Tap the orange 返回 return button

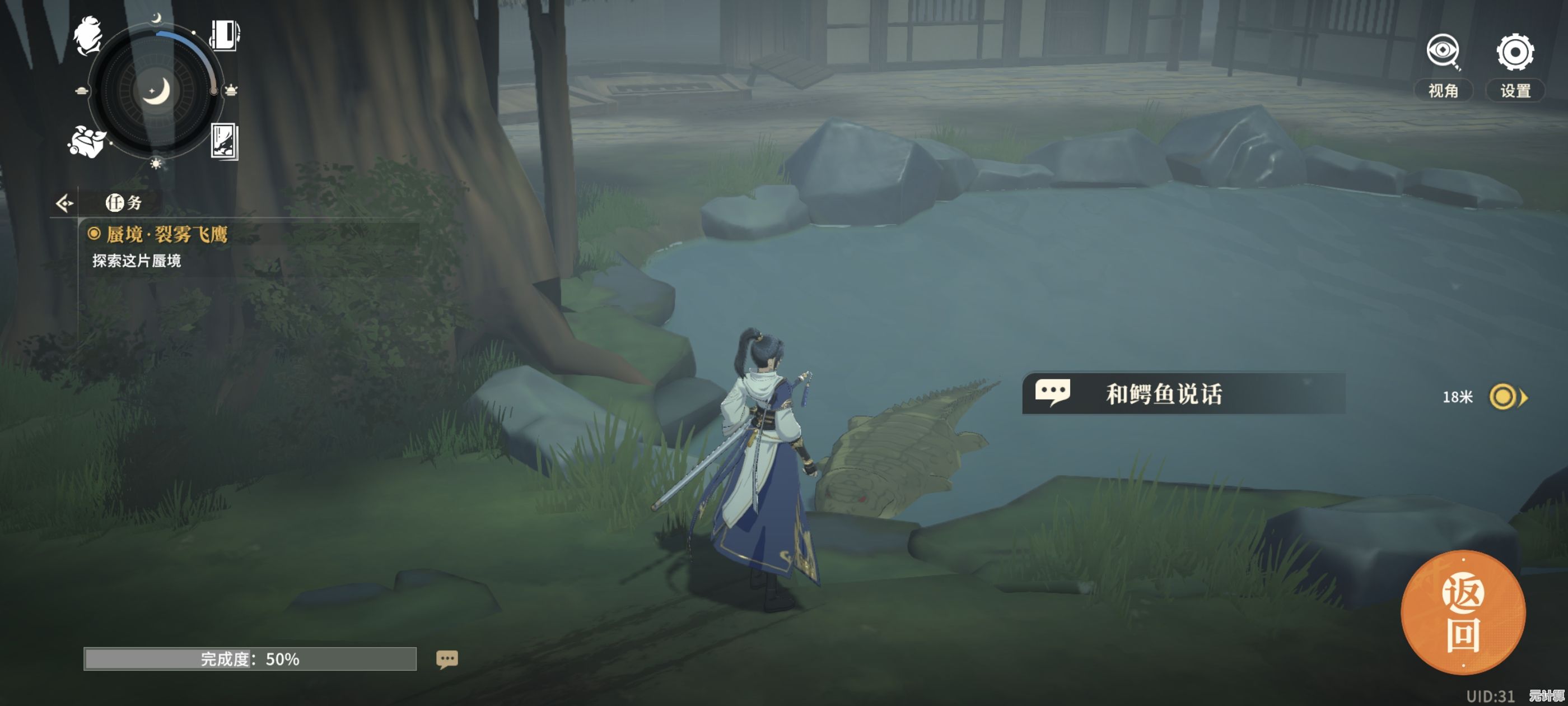point(1463,612)
